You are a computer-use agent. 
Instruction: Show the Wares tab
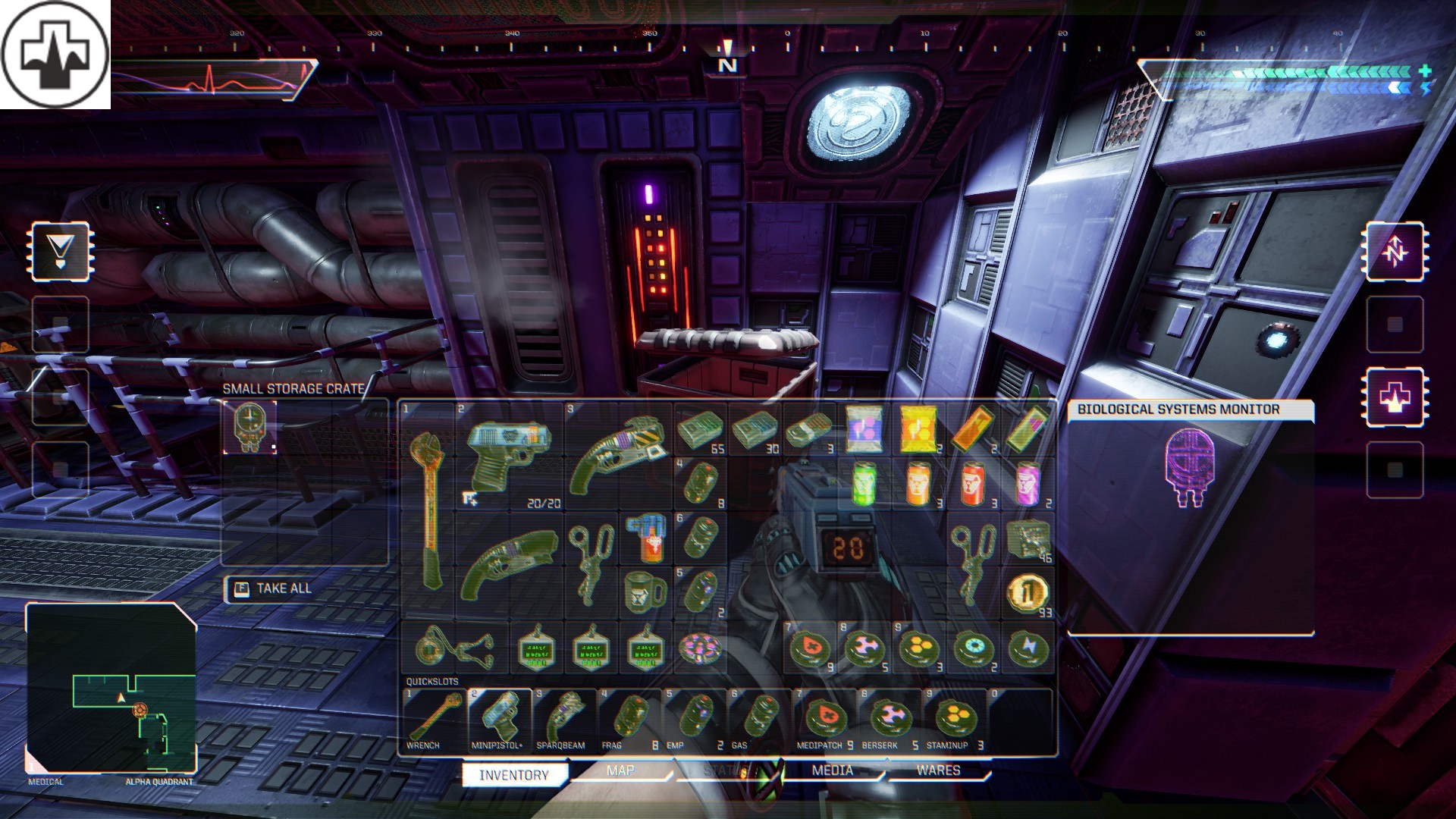(x=938, y=770)
